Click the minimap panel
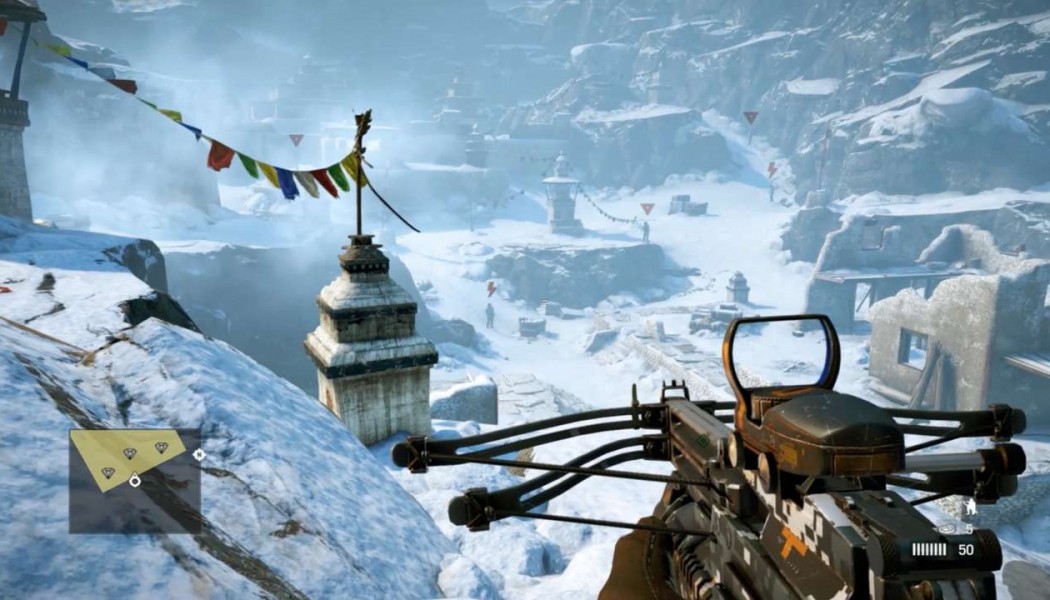 tap(134, 480)
